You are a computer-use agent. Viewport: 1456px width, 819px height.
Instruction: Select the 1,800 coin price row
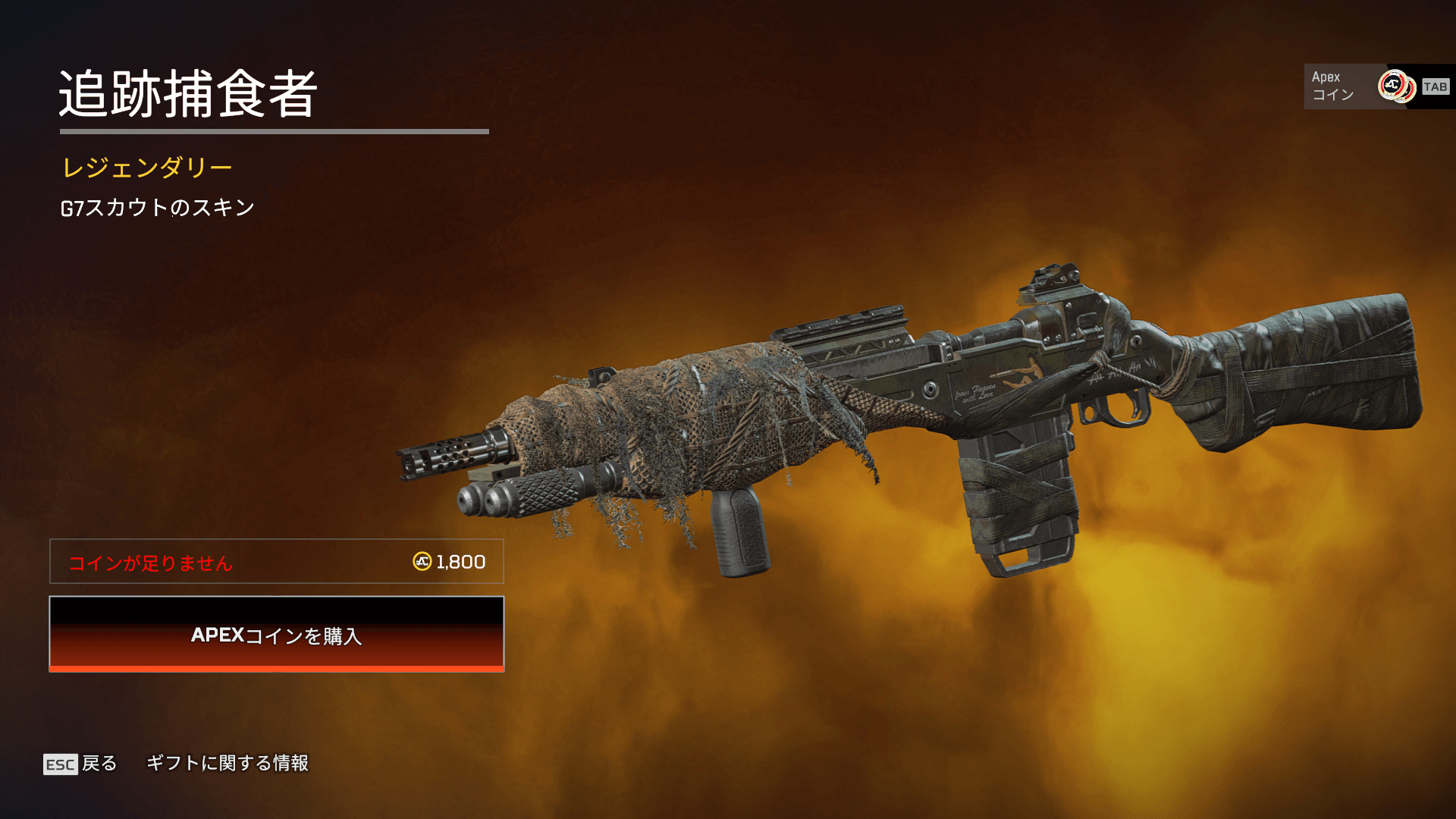(276, 562)
